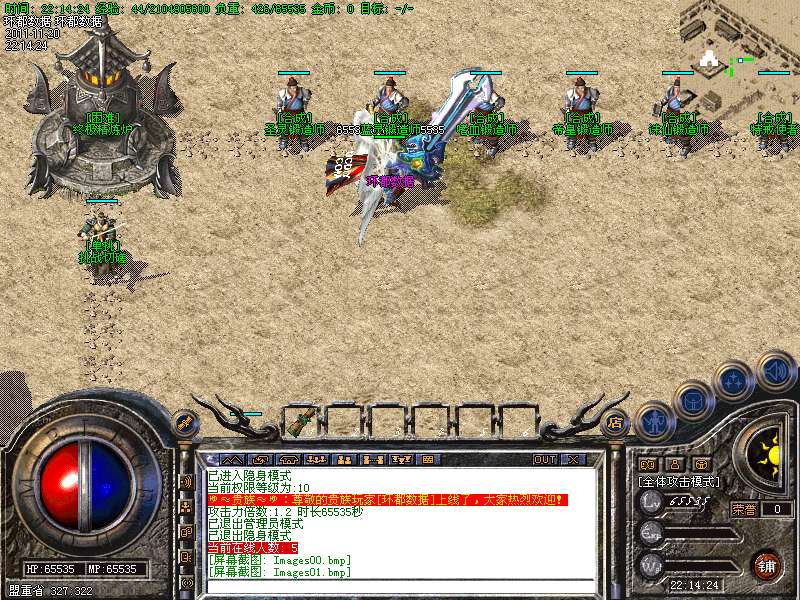The image size is (800, 600).
Task: Click the Lv level round button
Action: [652, 501]
